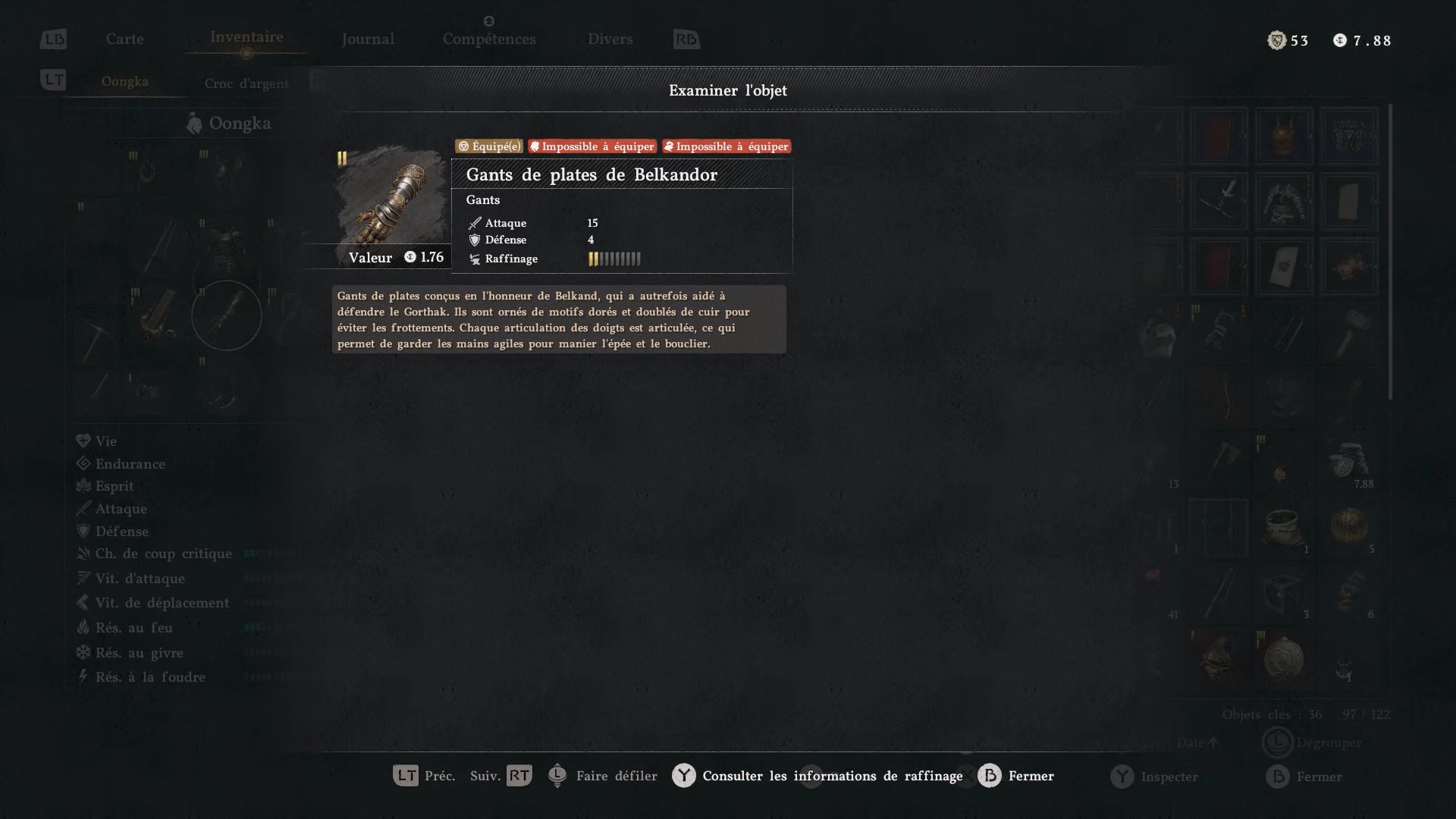Select the Inventaire tab

click(246, 37)
